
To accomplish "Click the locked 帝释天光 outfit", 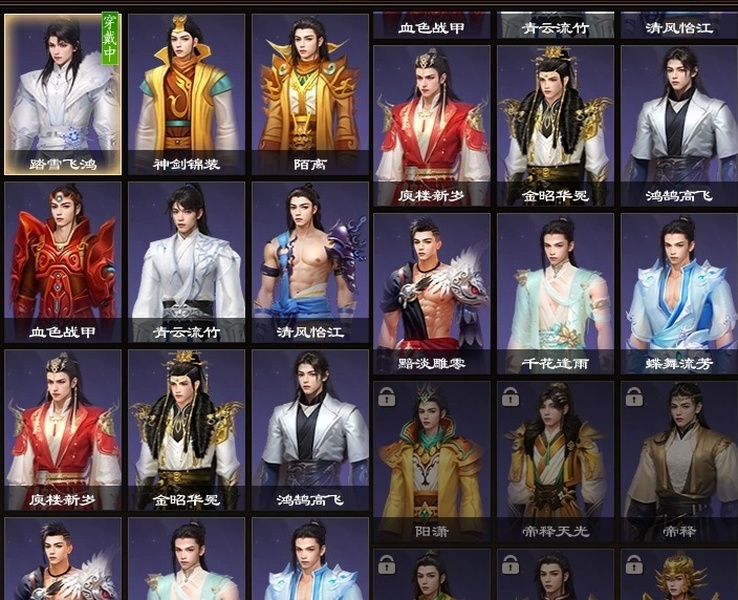I will click(x=555, y=460).
